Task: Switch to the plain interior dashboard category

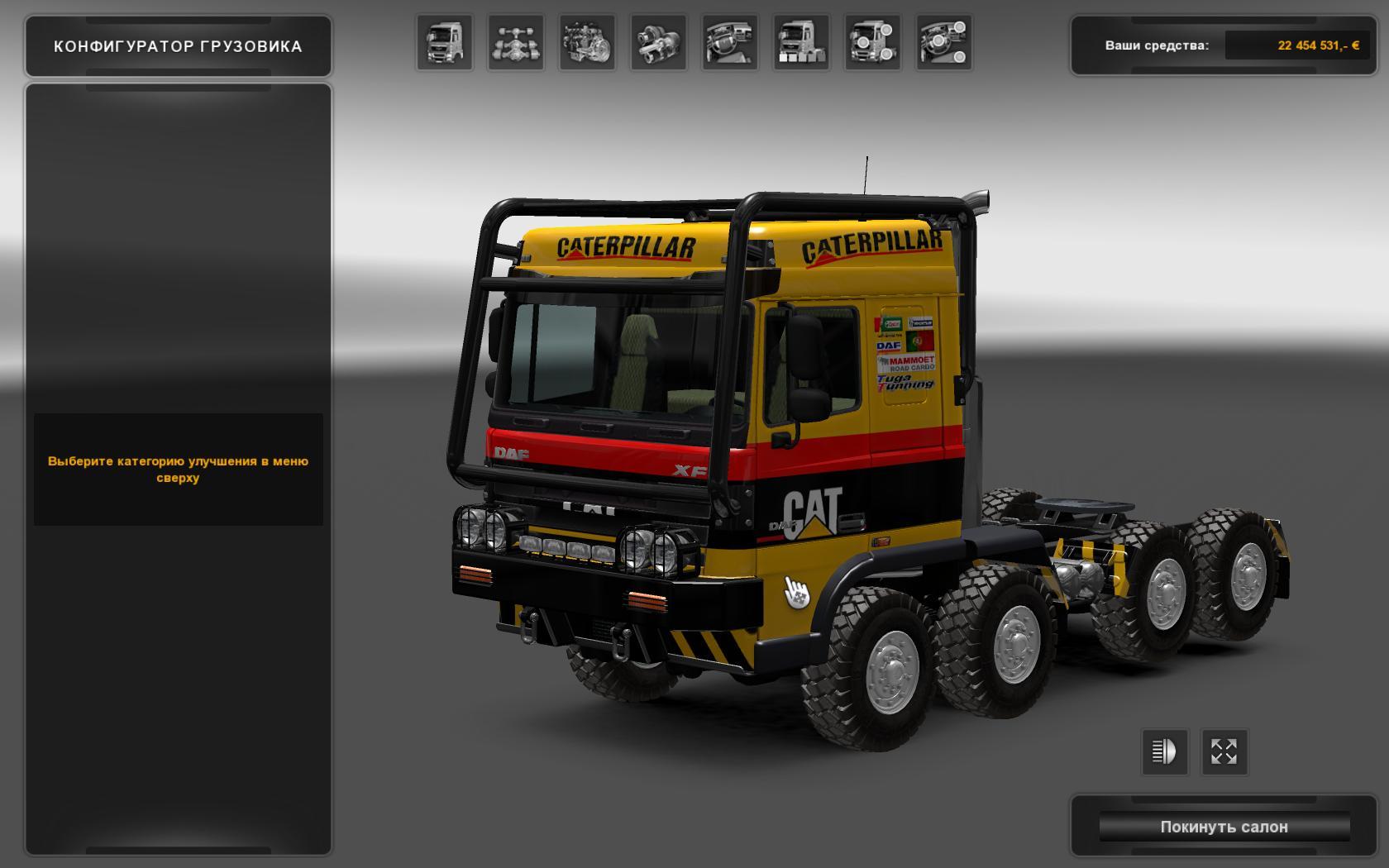Action: click(730, 43)
